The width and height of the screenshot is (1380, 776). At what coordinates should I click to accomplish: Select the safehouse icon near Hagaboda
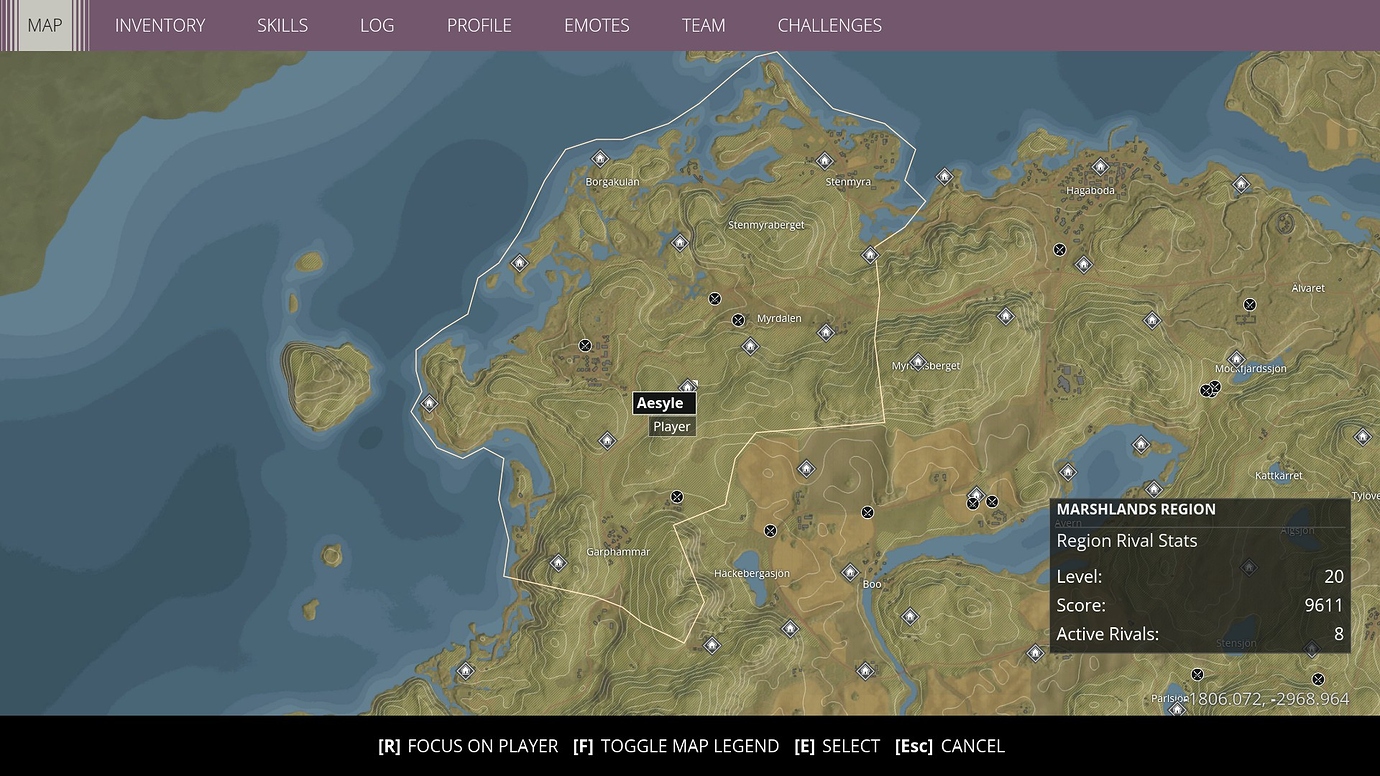coord(1101,167)
